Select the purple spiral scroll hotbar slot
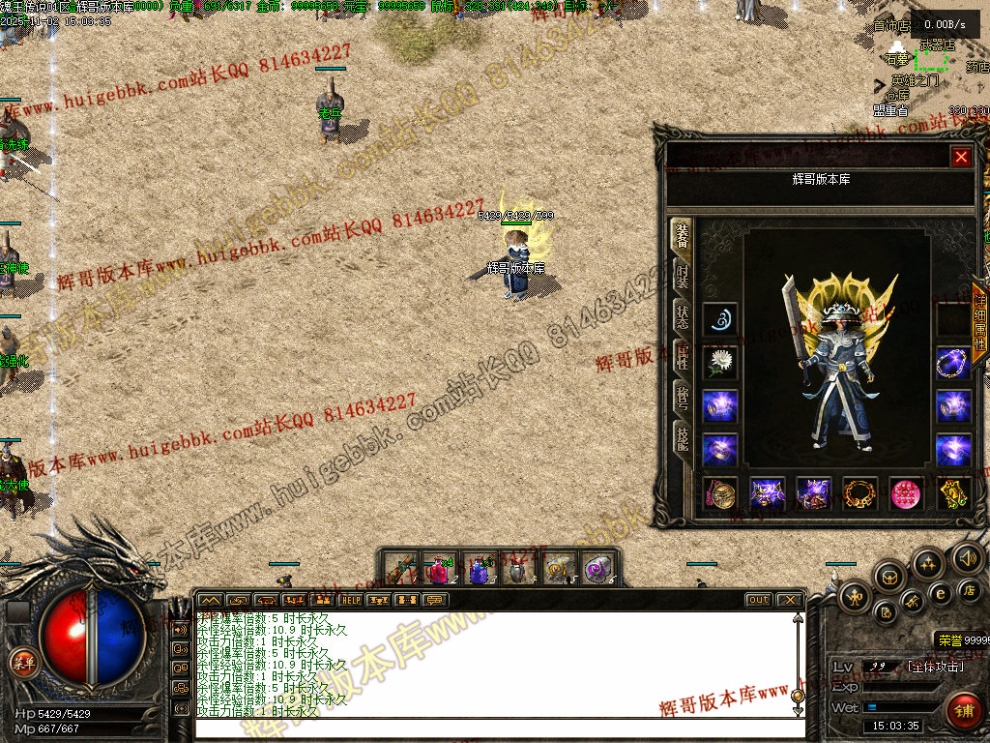990x743 pixels. tap(599, 569)
